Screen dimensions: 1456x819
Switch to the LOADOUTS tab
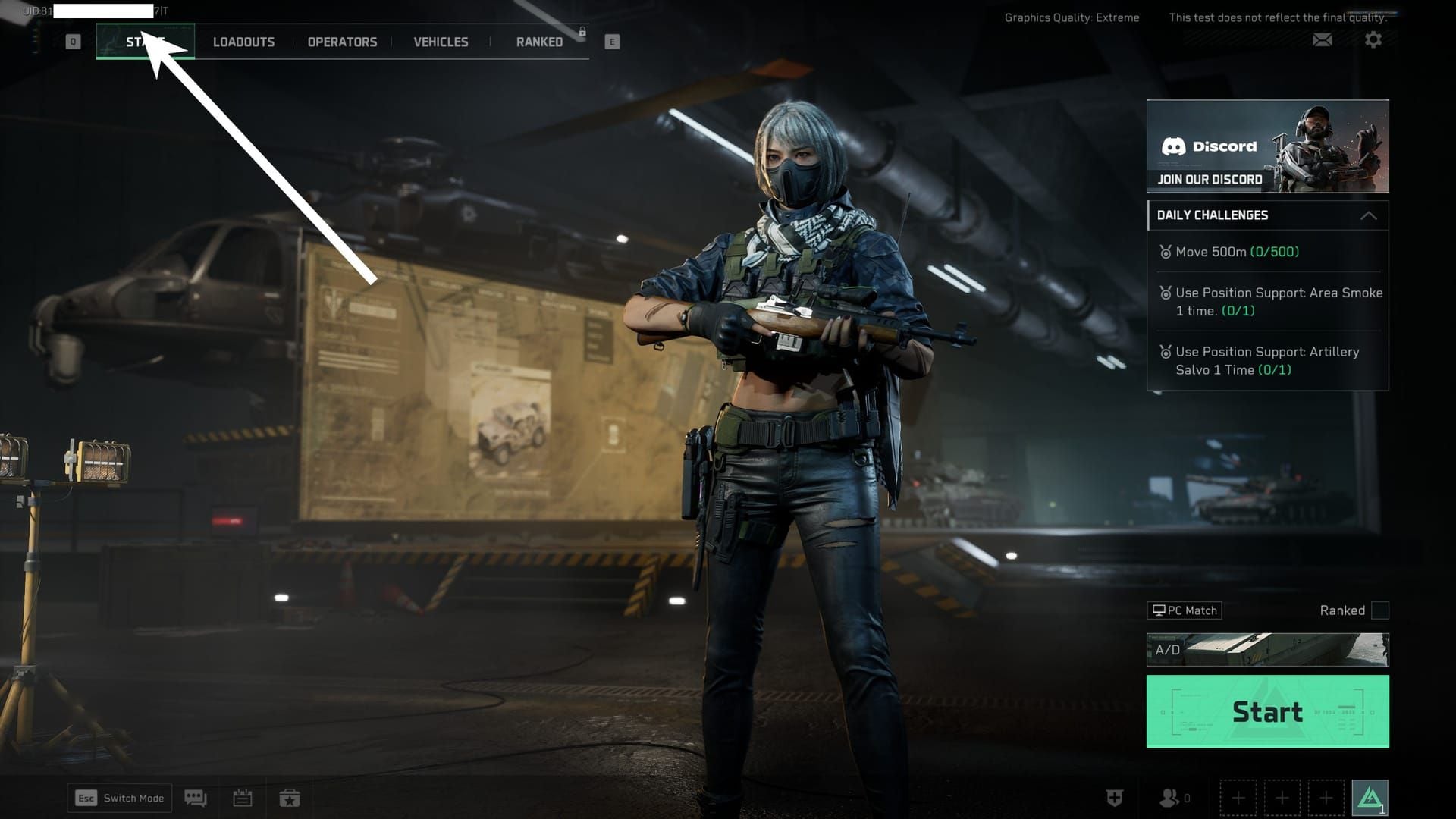[244, 42]
